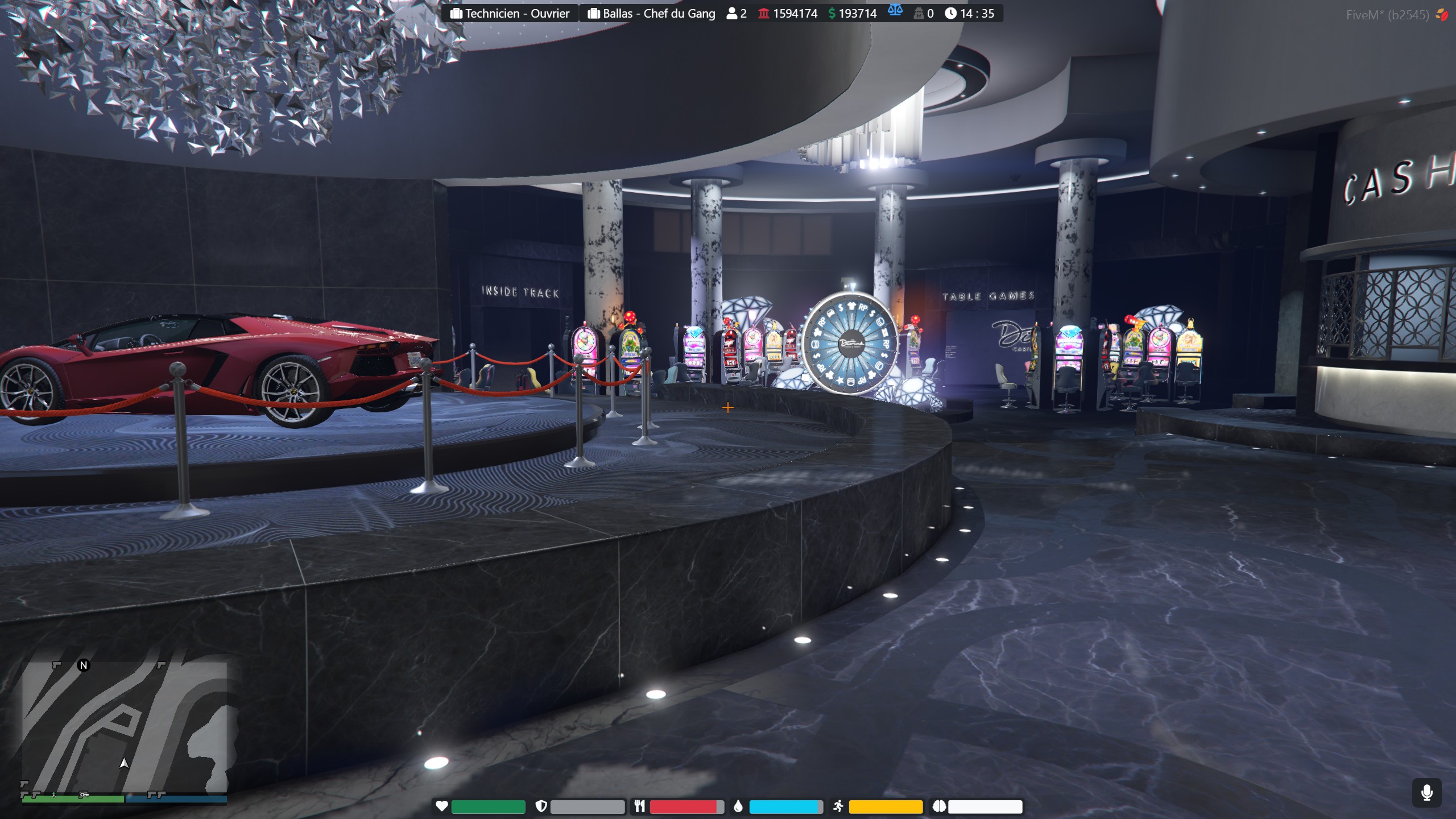Click the player arrow on the minimap
Screen dimensions: 1456x819
pos(124,763)
